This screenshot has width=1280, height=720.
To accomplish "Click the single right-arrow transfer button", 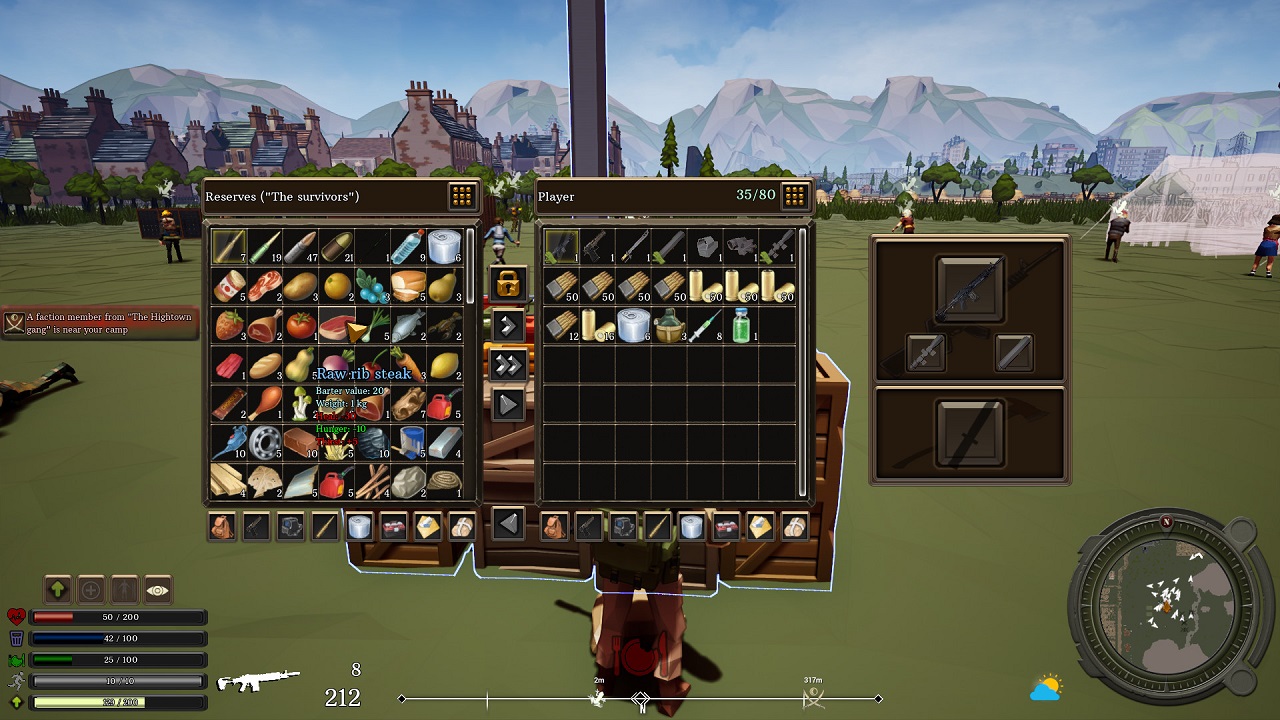I will point(508,324).
